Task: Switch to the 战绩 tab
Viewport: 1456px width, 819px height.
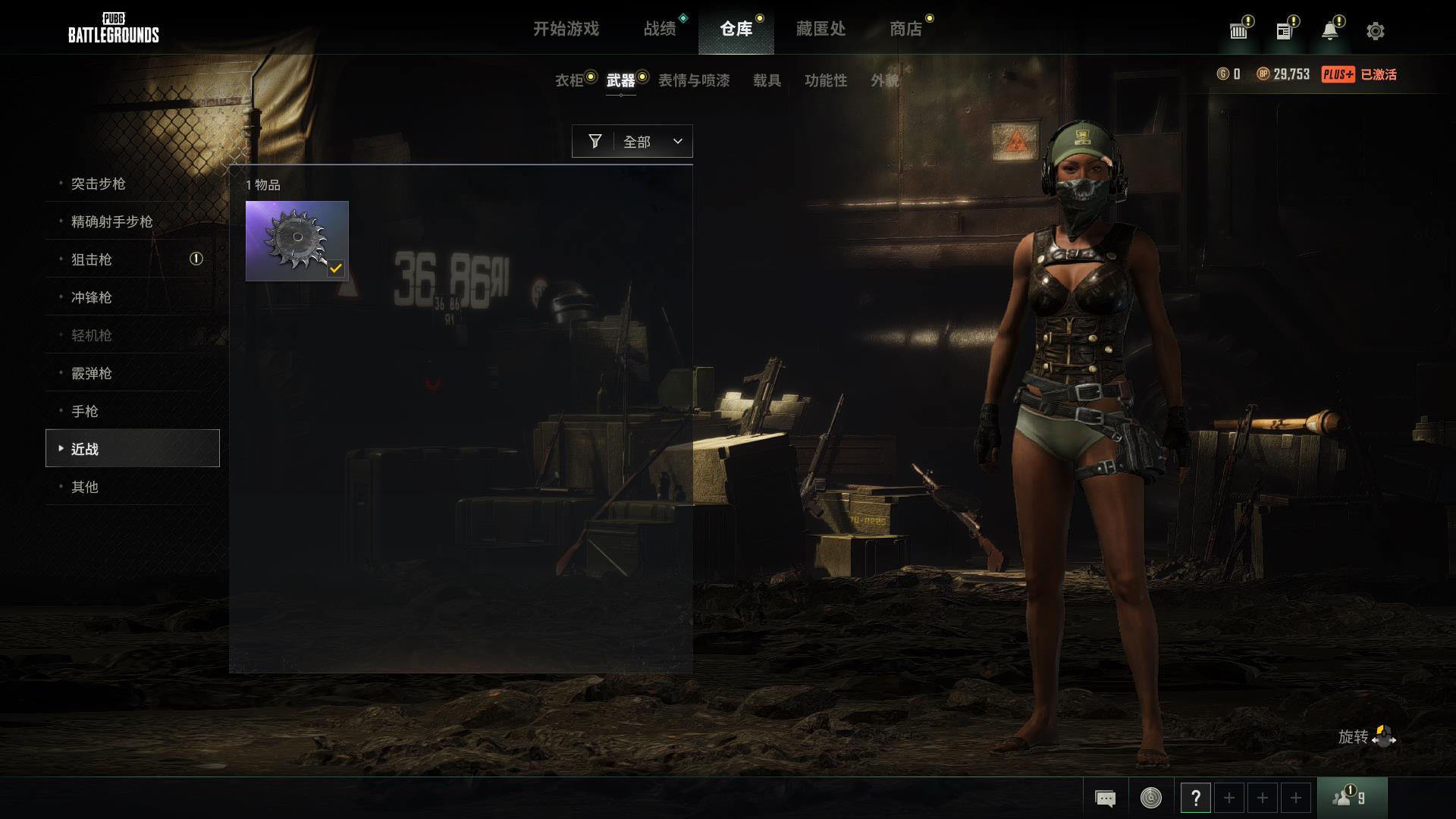Action: pos(660,29)
